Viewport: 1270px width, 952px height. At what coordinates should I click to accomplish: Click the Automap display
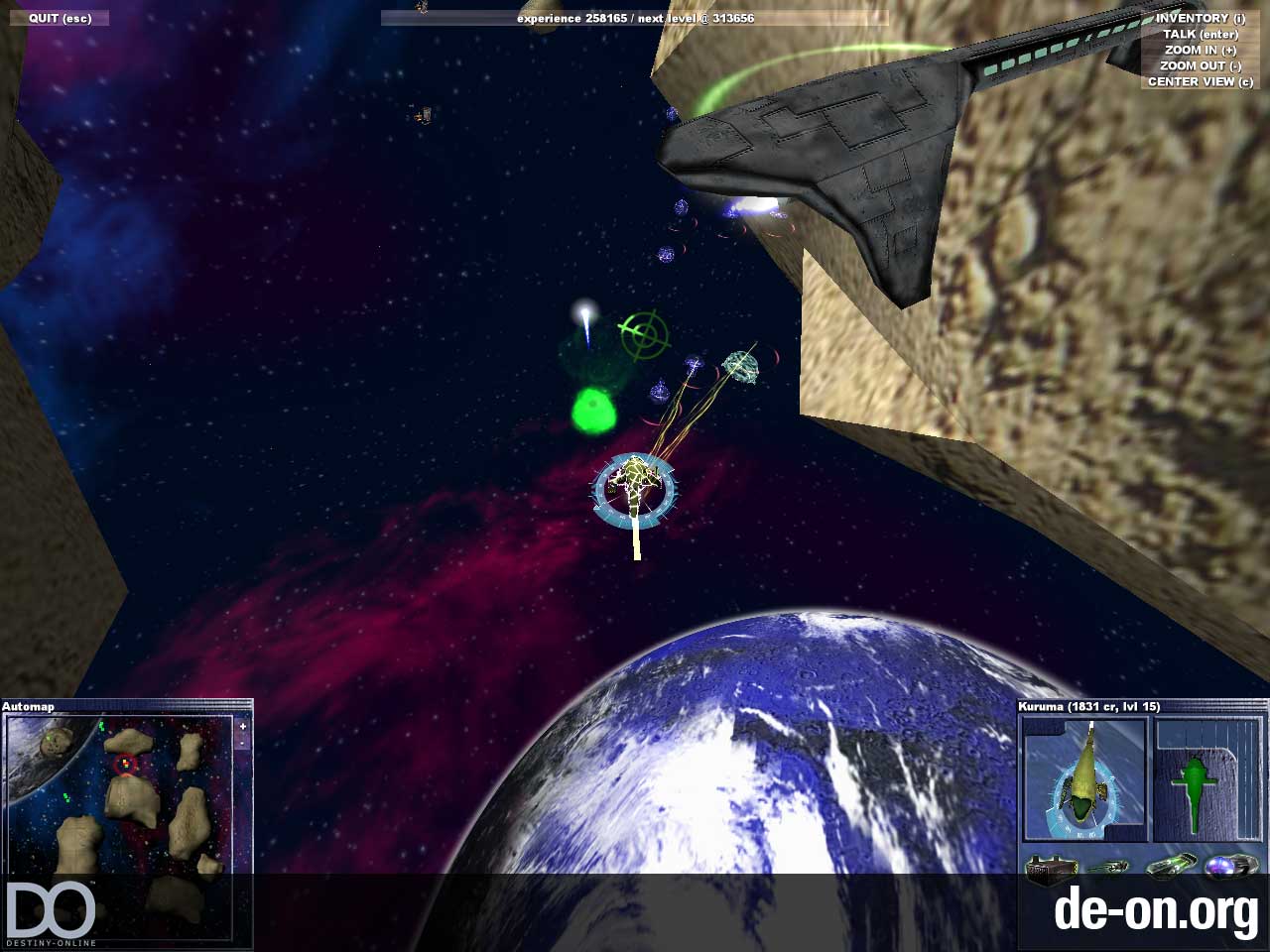coord(119,793)
